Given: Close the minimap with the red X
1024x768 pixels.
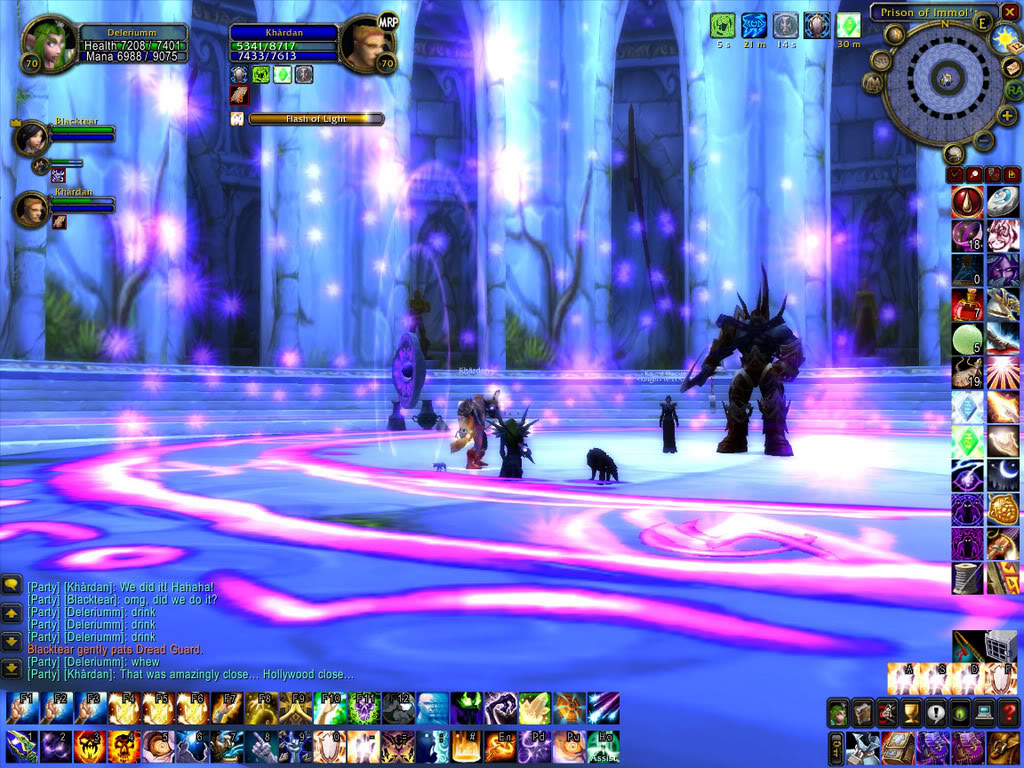Looking at the screenshot, I should coord(1009,12).
